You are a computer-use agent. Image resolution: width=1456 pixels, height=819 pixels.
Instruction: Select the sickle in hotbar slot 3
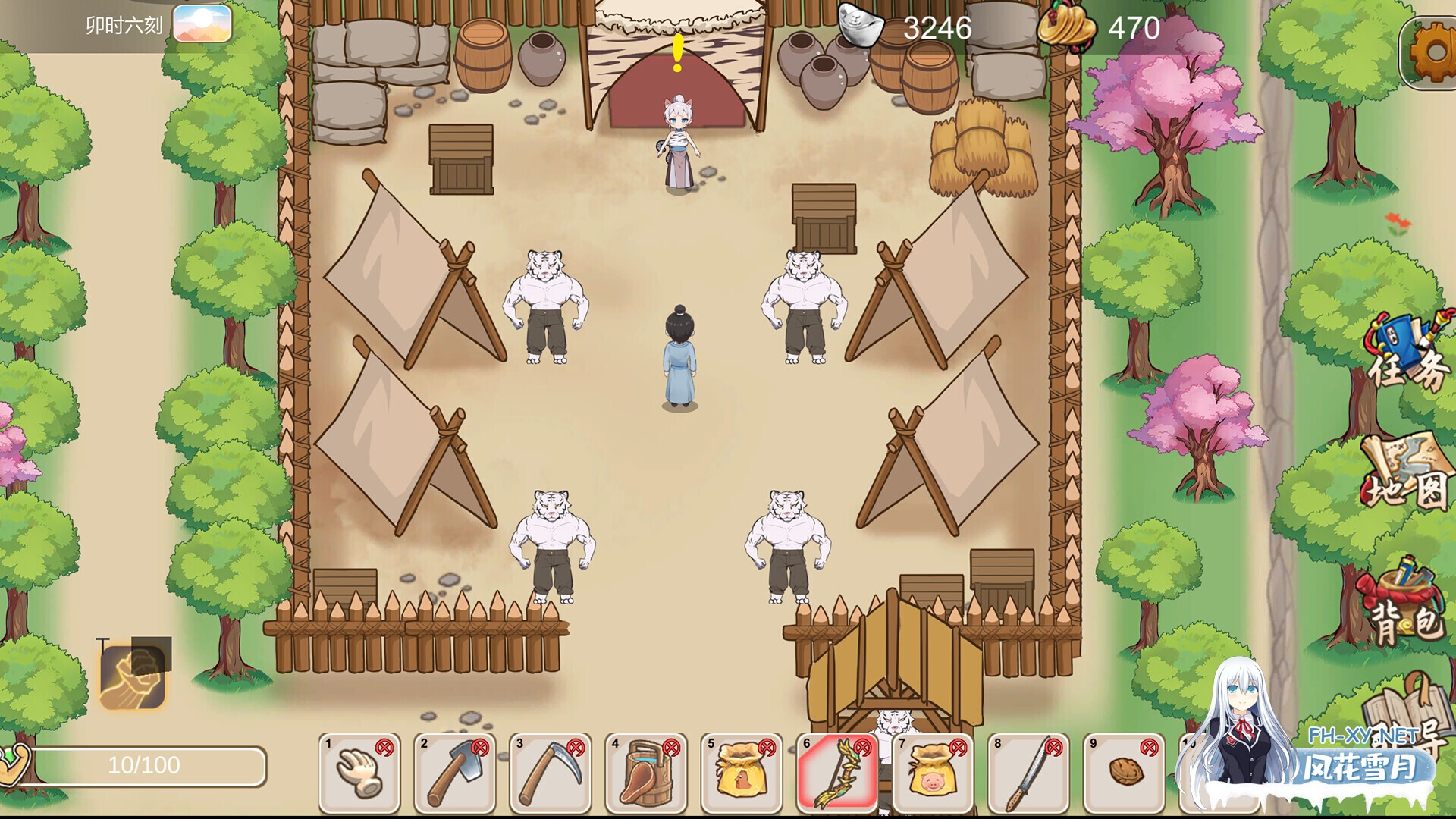click(551, 773)
